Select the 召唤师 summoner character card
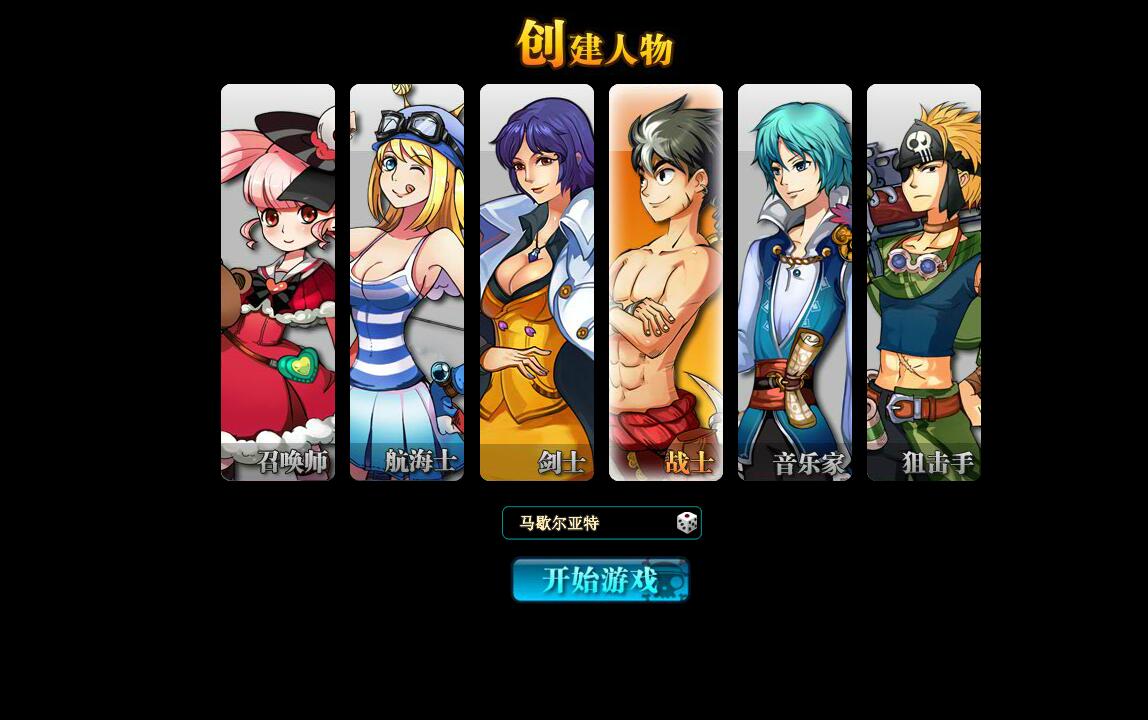Screen dimensions: 1148x720 [x=278, y=282]
